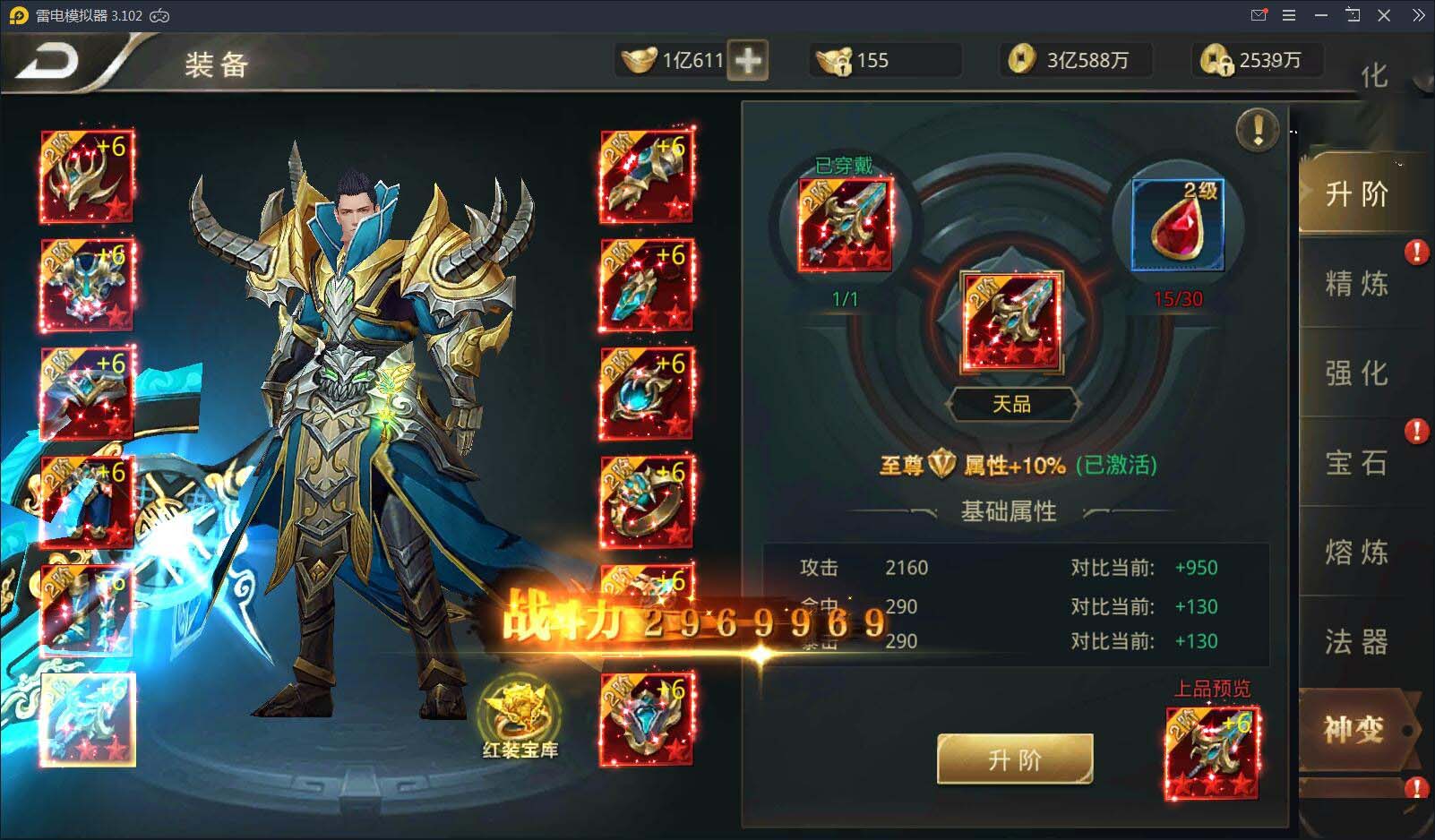1435x840 pixels.
Task: Click the 天品 quality label banner
Action: click(x=1013, y=404)
